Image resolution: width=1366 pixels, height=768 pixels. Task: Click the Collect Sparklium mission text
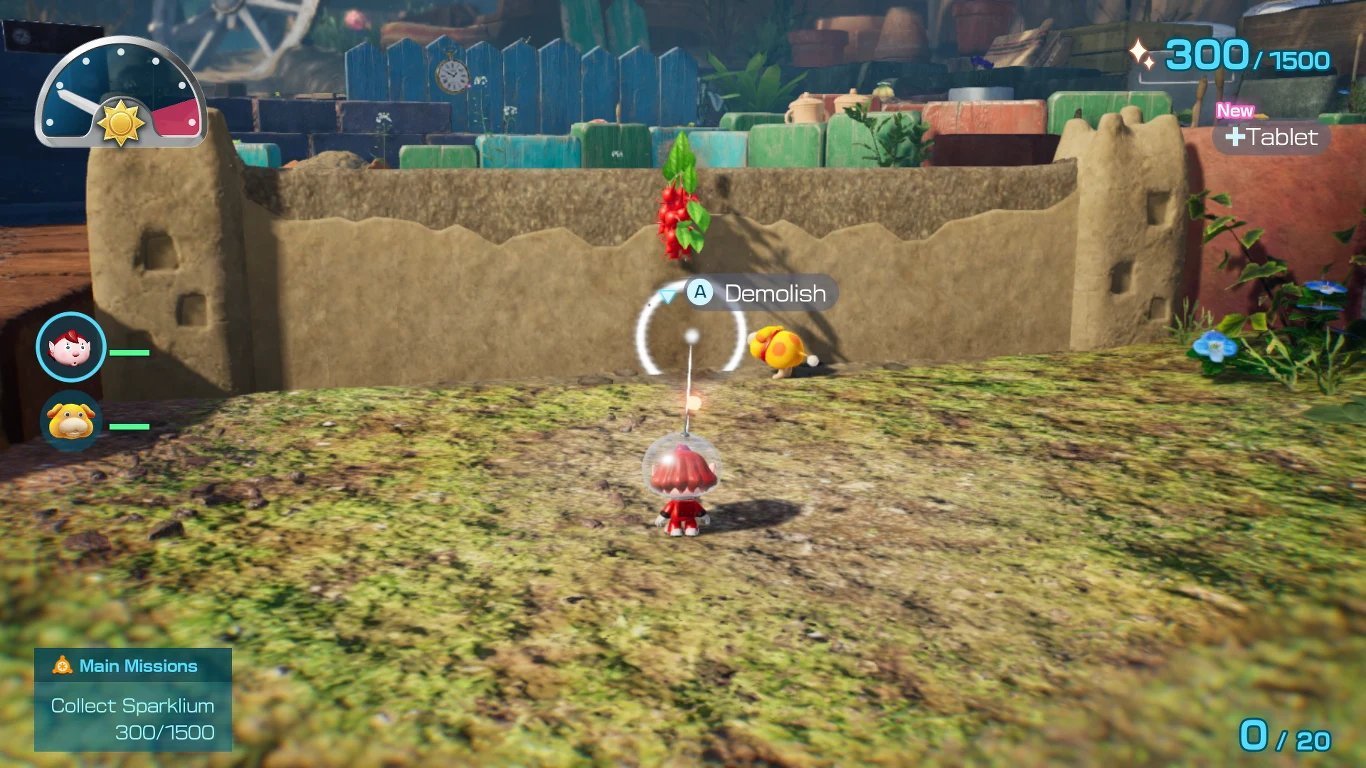pyautogui.click(x=132, y=705)
